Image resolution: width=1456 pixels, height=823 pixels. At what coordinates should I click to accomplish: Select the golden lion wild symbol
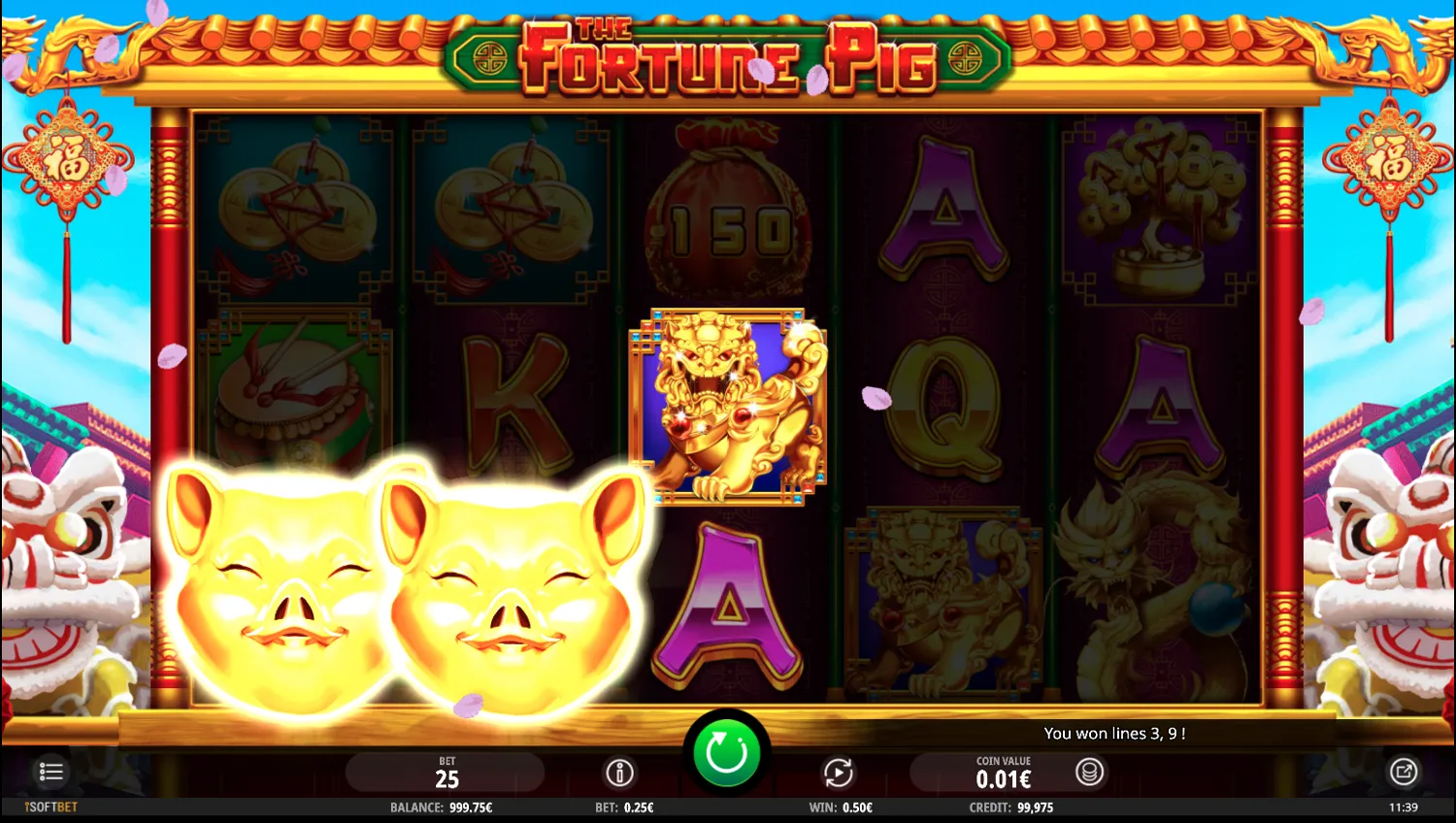728,408
